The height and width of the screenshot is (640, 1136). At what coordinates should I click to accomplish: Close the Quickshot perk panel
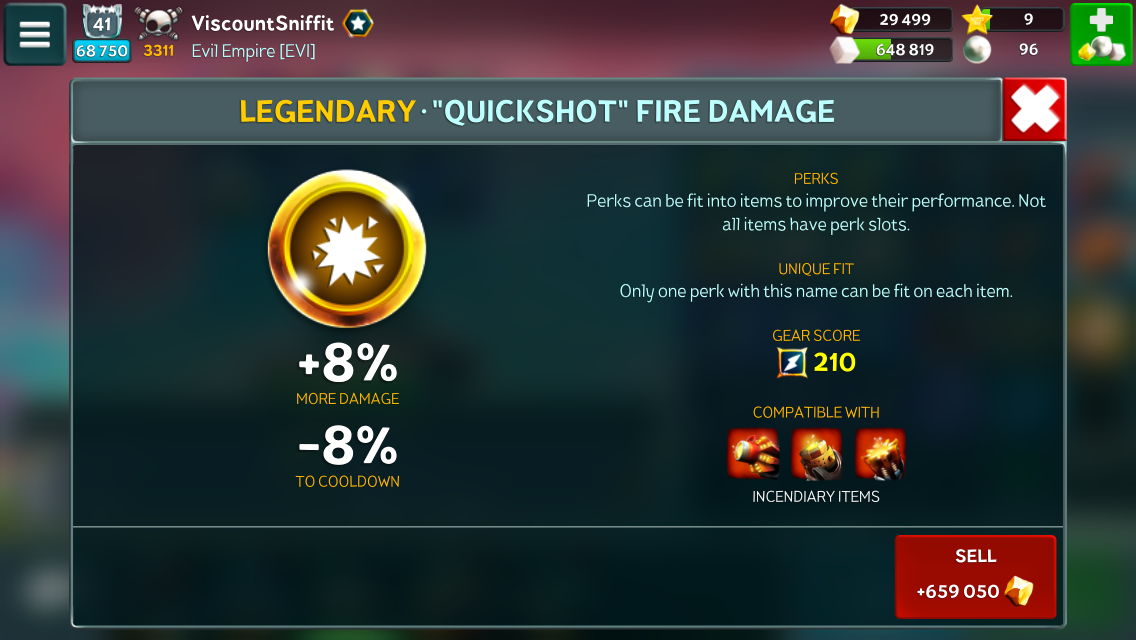[x=1034, y=110]
